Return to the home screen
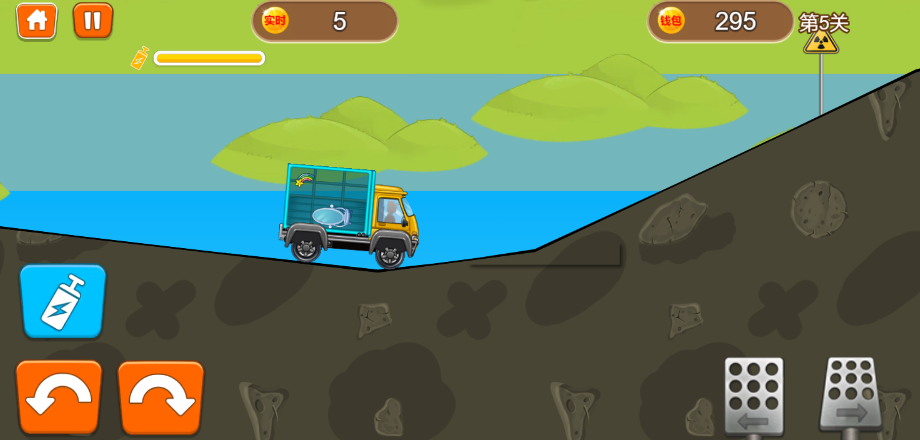This screenshot has width=920, height=440. click(37, 21)
